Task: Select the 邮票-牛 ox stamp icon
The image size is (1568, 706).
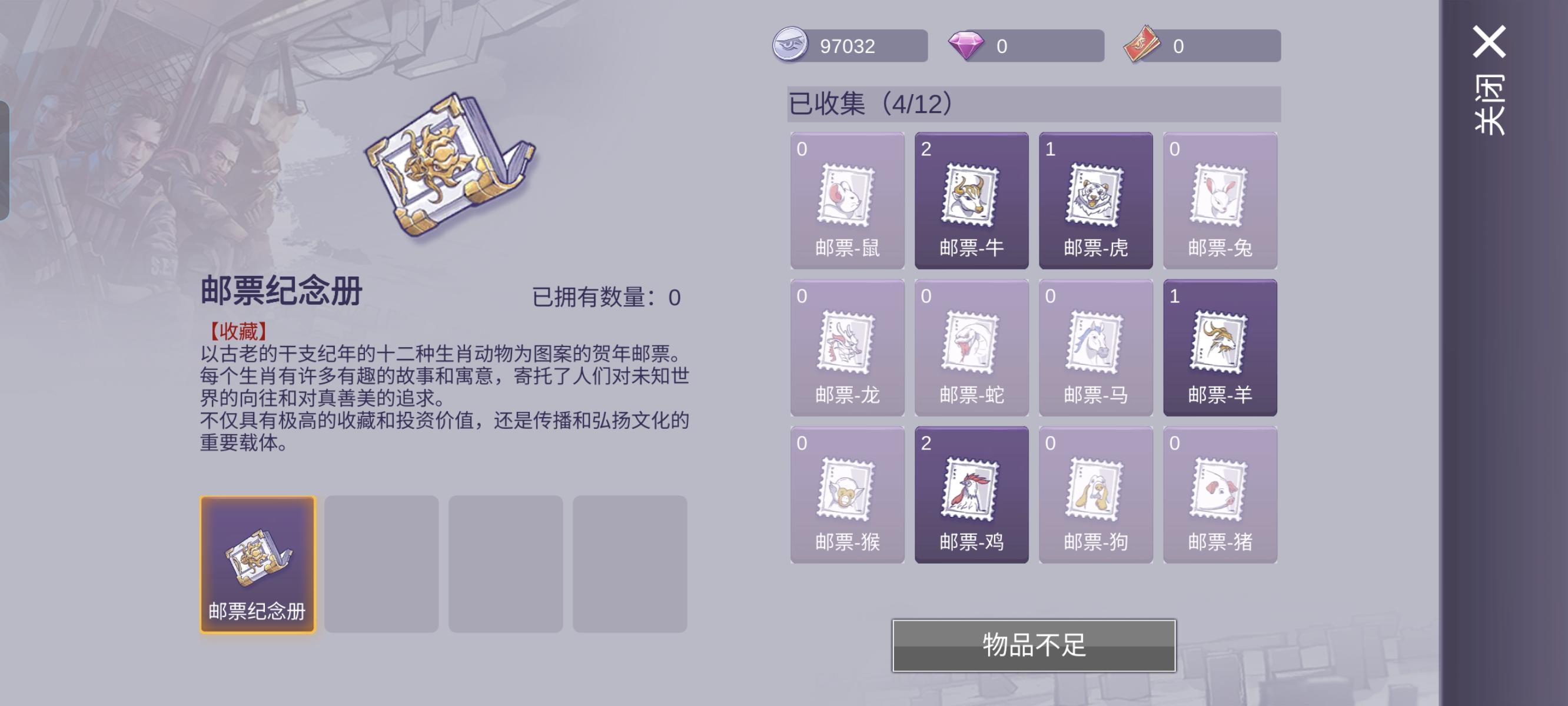Action: click(972, 201)
